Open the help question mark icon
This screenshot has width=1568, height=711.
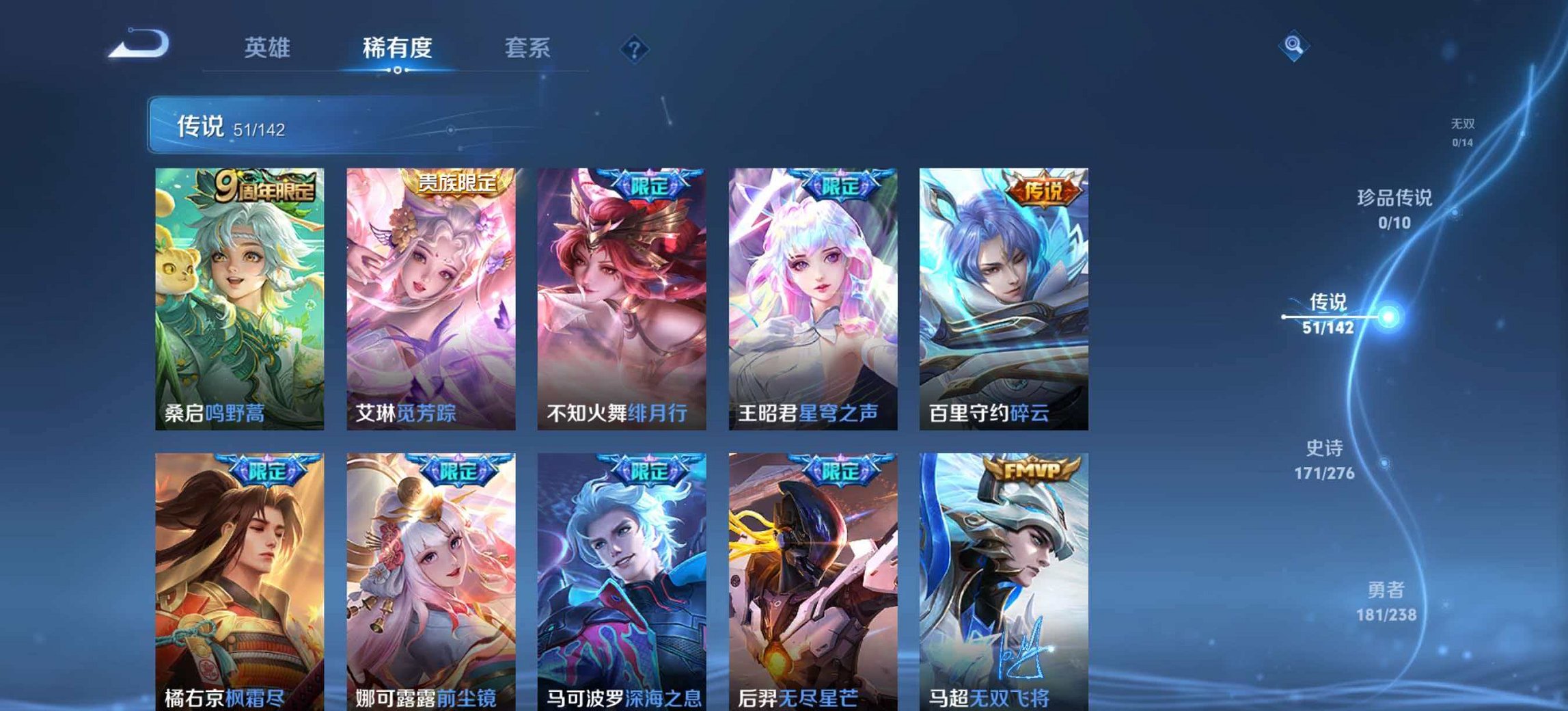click(632, 49)
